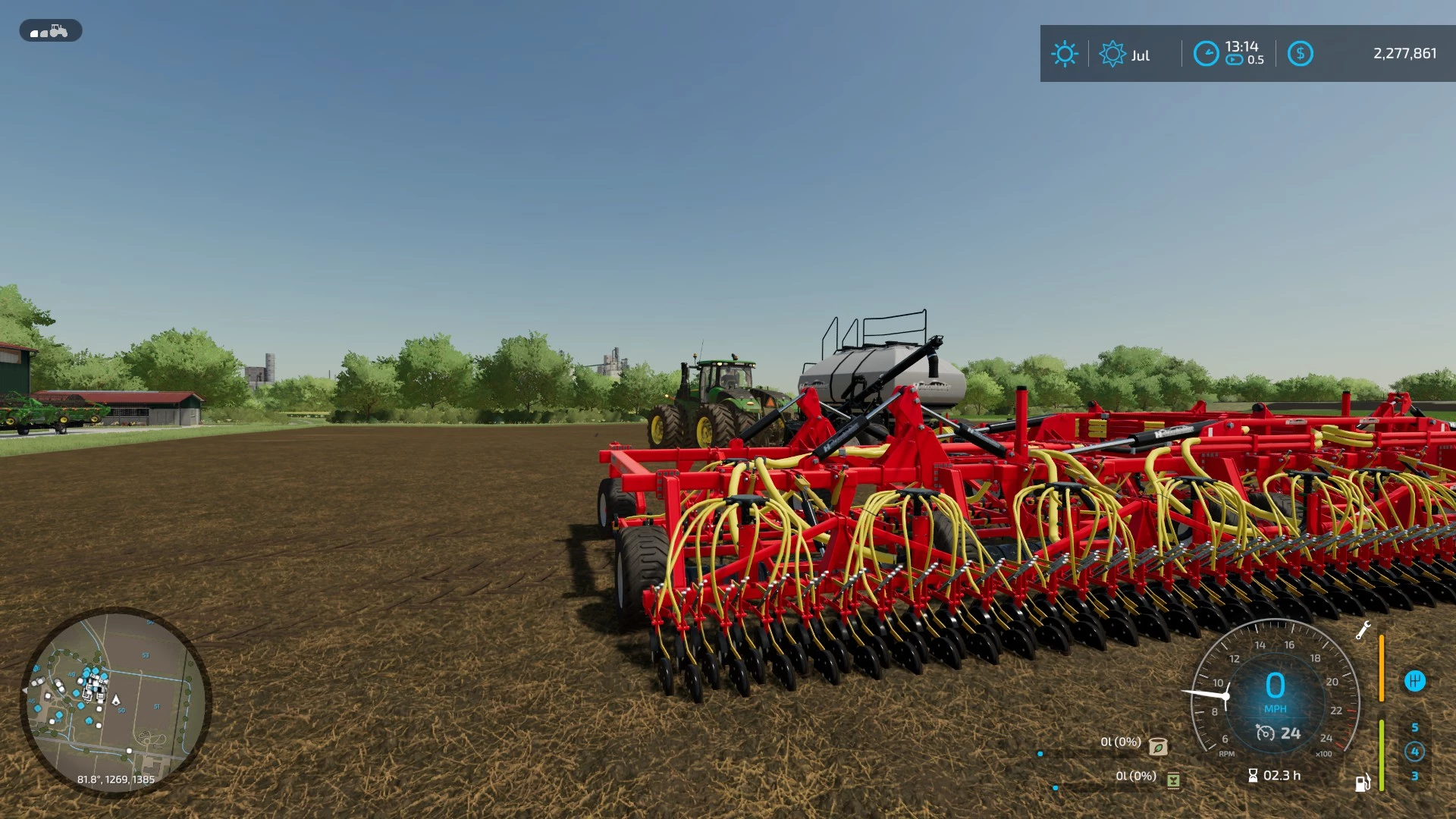Image resolution: width=1456 pixels, height=819 pixels.
Task: Select the seed tank fill icon
Action: [1158, 746]
